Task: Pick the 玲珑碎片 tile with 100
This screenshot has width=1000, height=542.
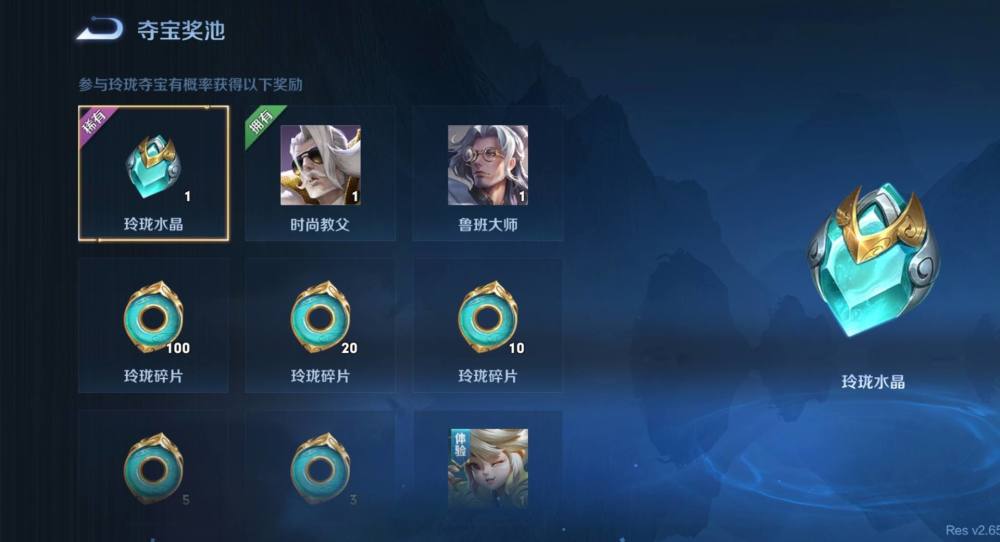Action: click(153, 325)
